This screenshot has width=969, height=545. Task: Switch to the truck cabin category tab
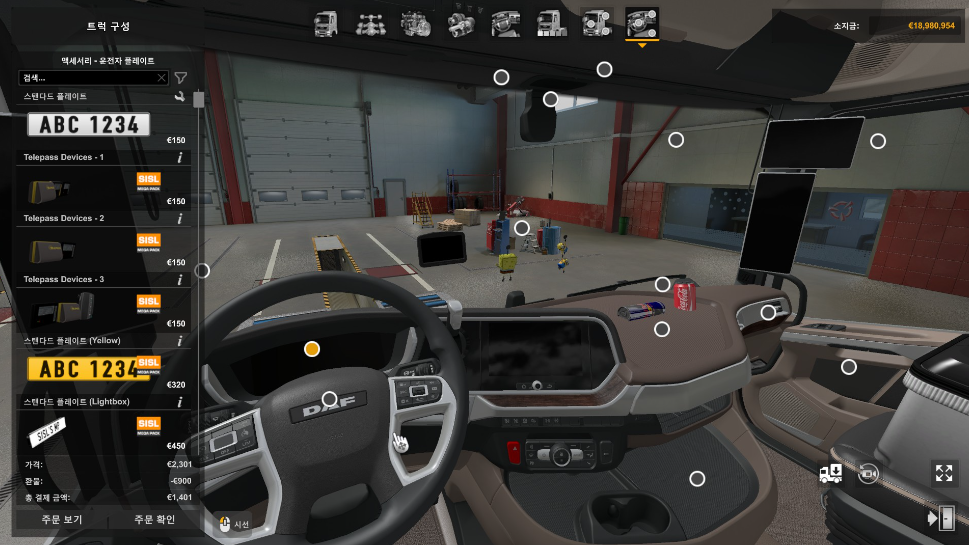coord(326,22)
